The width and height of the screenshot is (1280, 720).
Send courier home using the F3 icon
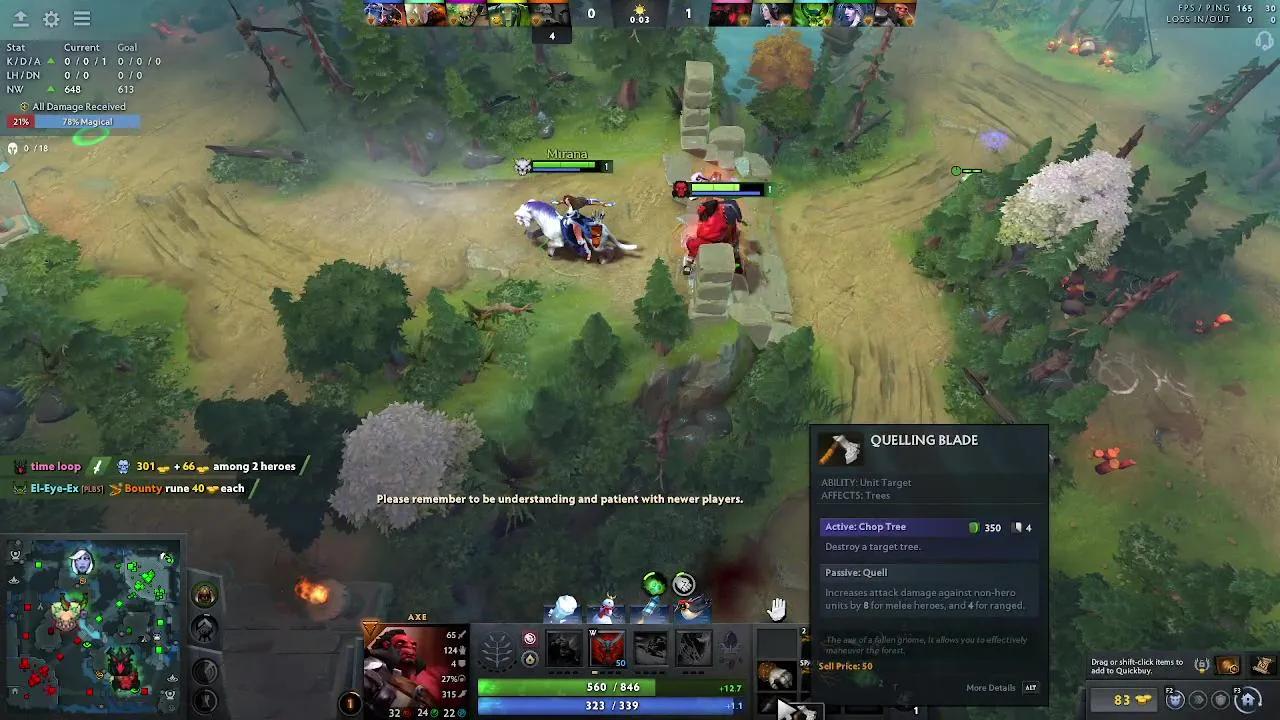[1248, 700]
